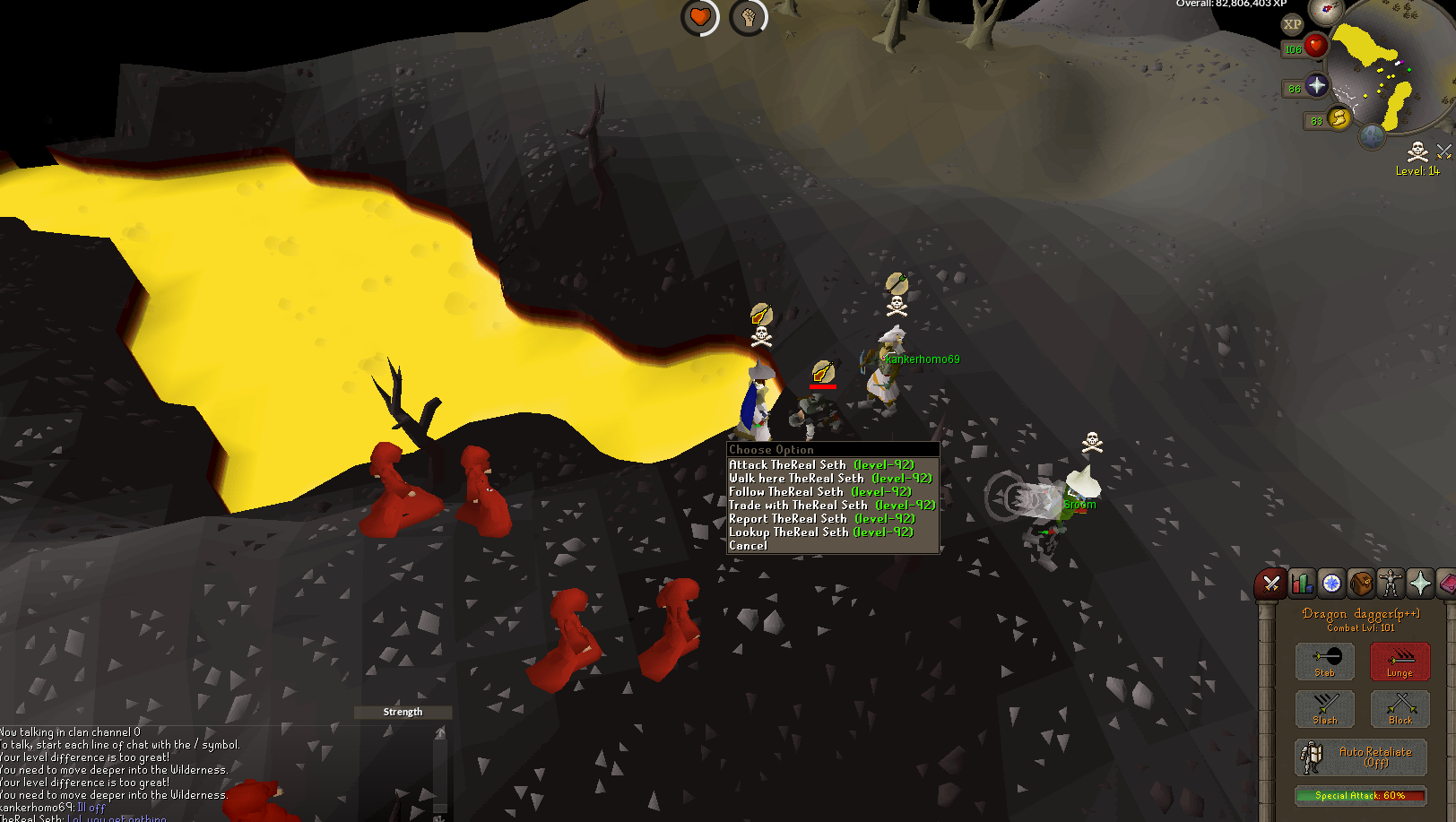Open the Inventory backpack tab
Screen dimensions: 1456x822
point(1361,584)
